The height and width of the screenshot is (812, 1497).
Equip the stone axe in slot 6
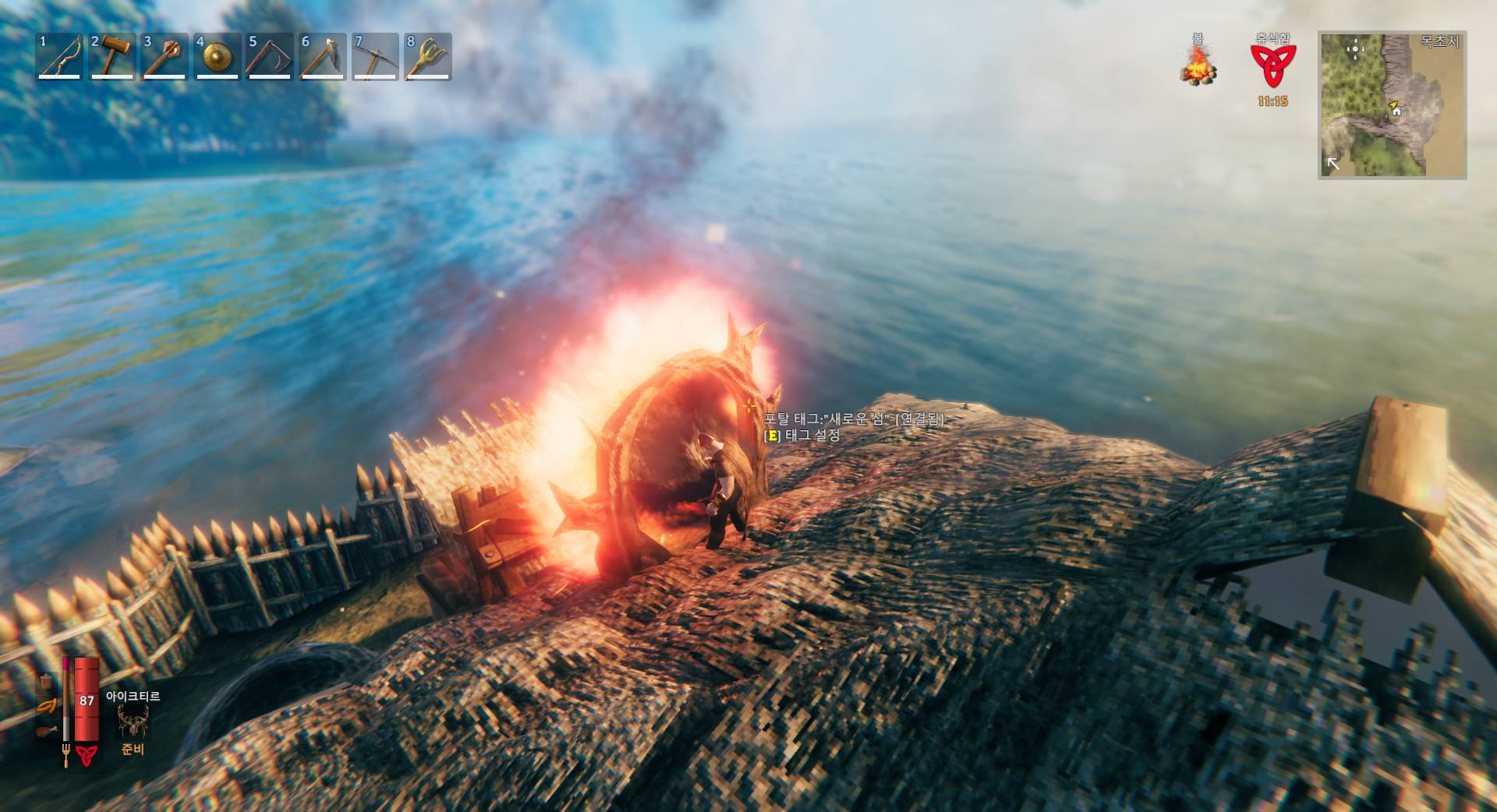click(322, 56)
